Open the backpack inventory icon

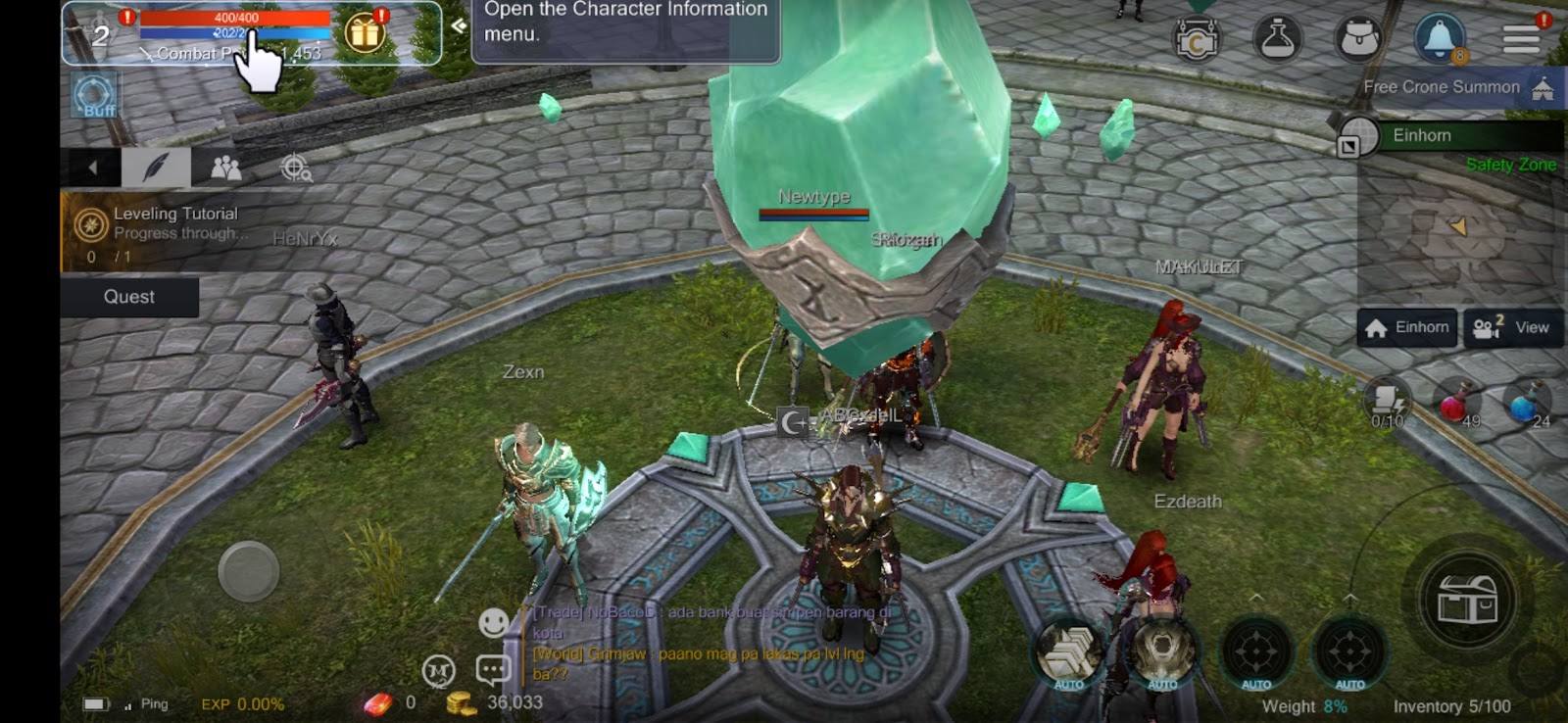pos(1358,39)
